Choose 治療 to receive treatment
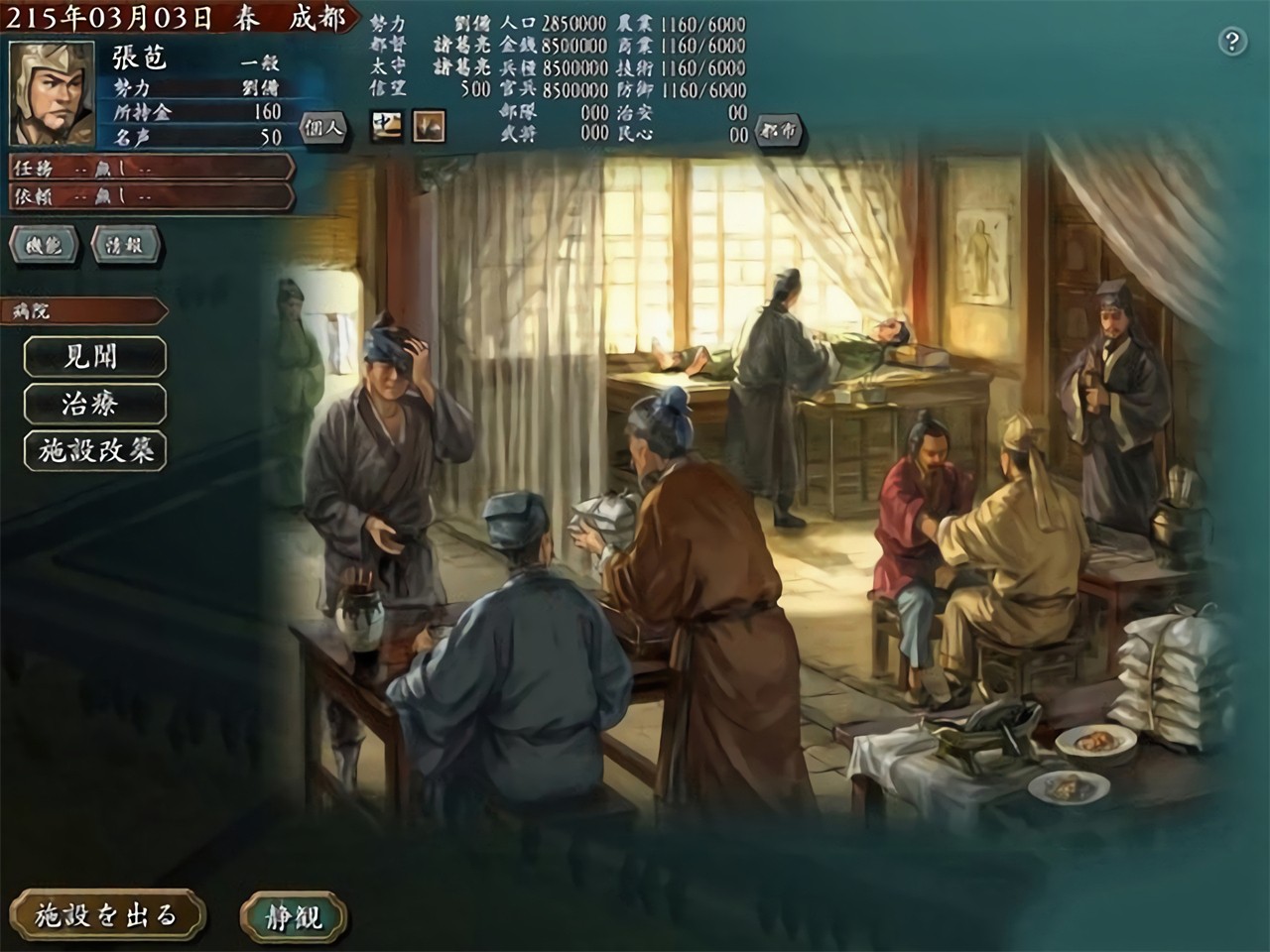 tap(93, 404)
